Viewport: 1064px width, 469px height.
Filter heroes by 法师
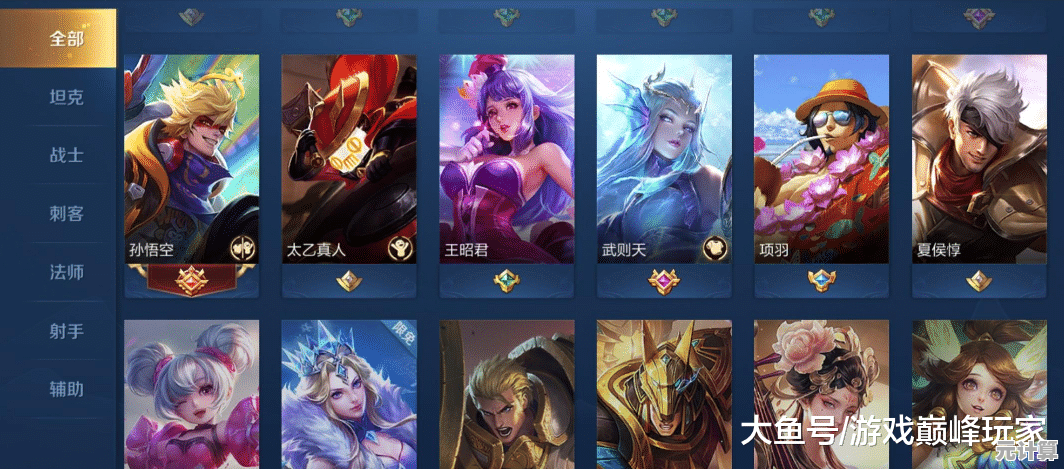[x=66, y=272]
